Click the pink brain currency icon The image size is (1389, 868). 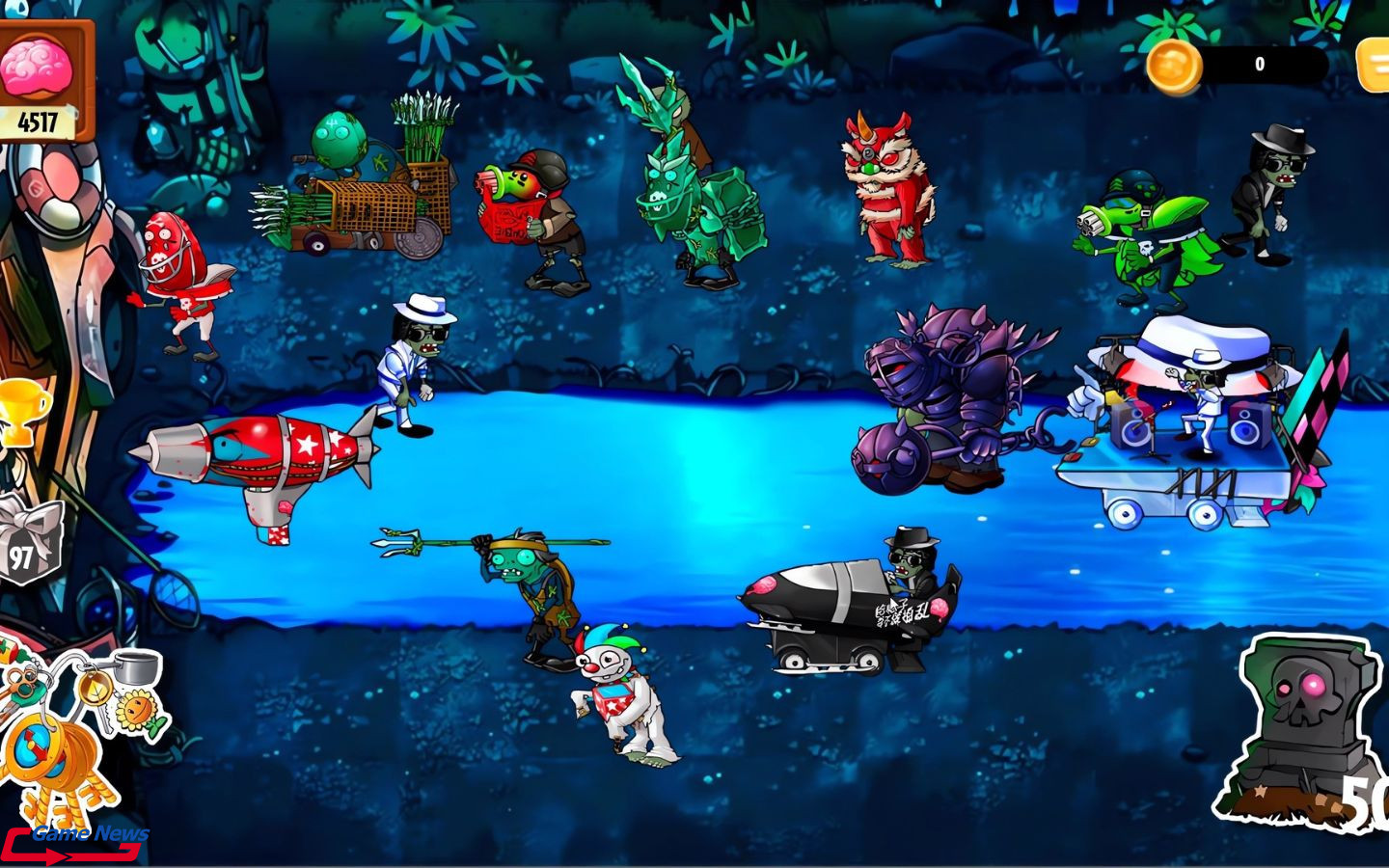(36, 68)
